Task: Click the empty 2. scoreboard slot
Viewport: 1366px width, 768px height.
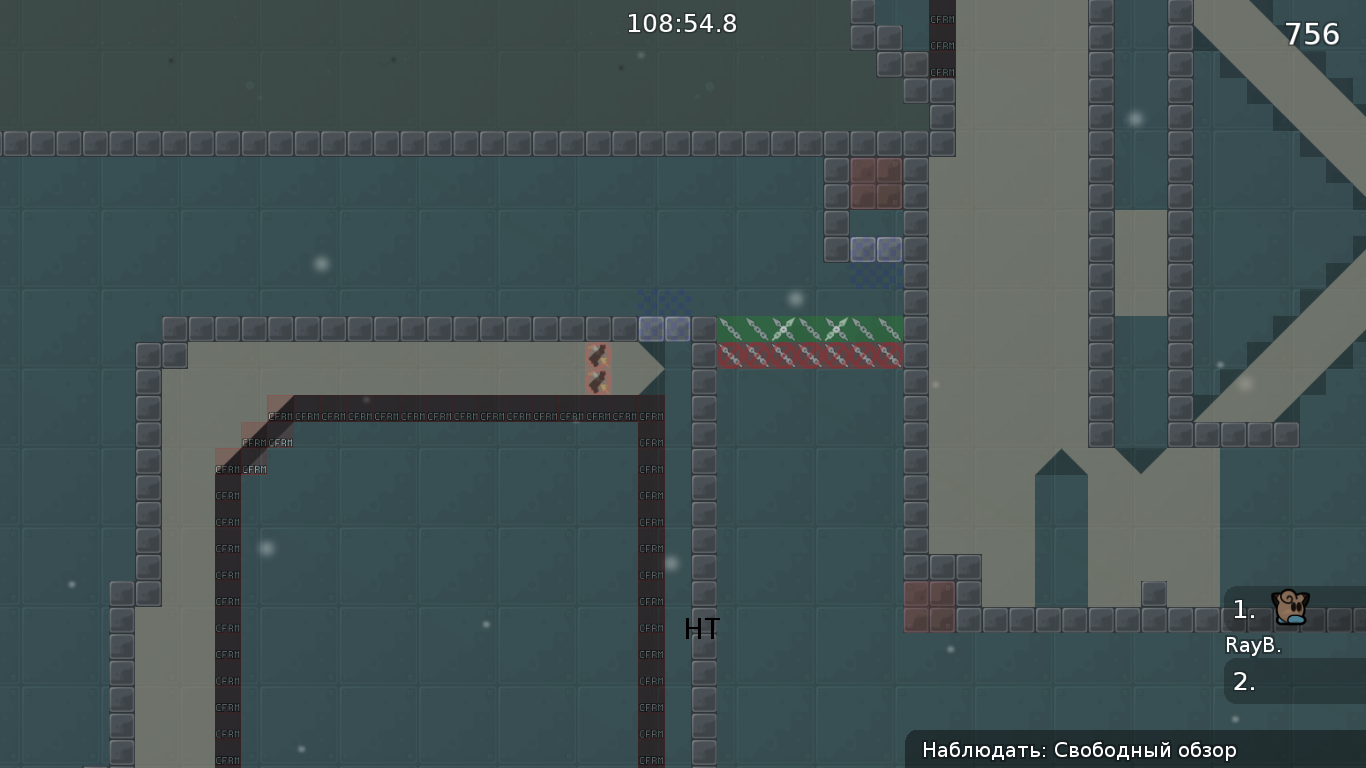Action: pos(1243,684)
